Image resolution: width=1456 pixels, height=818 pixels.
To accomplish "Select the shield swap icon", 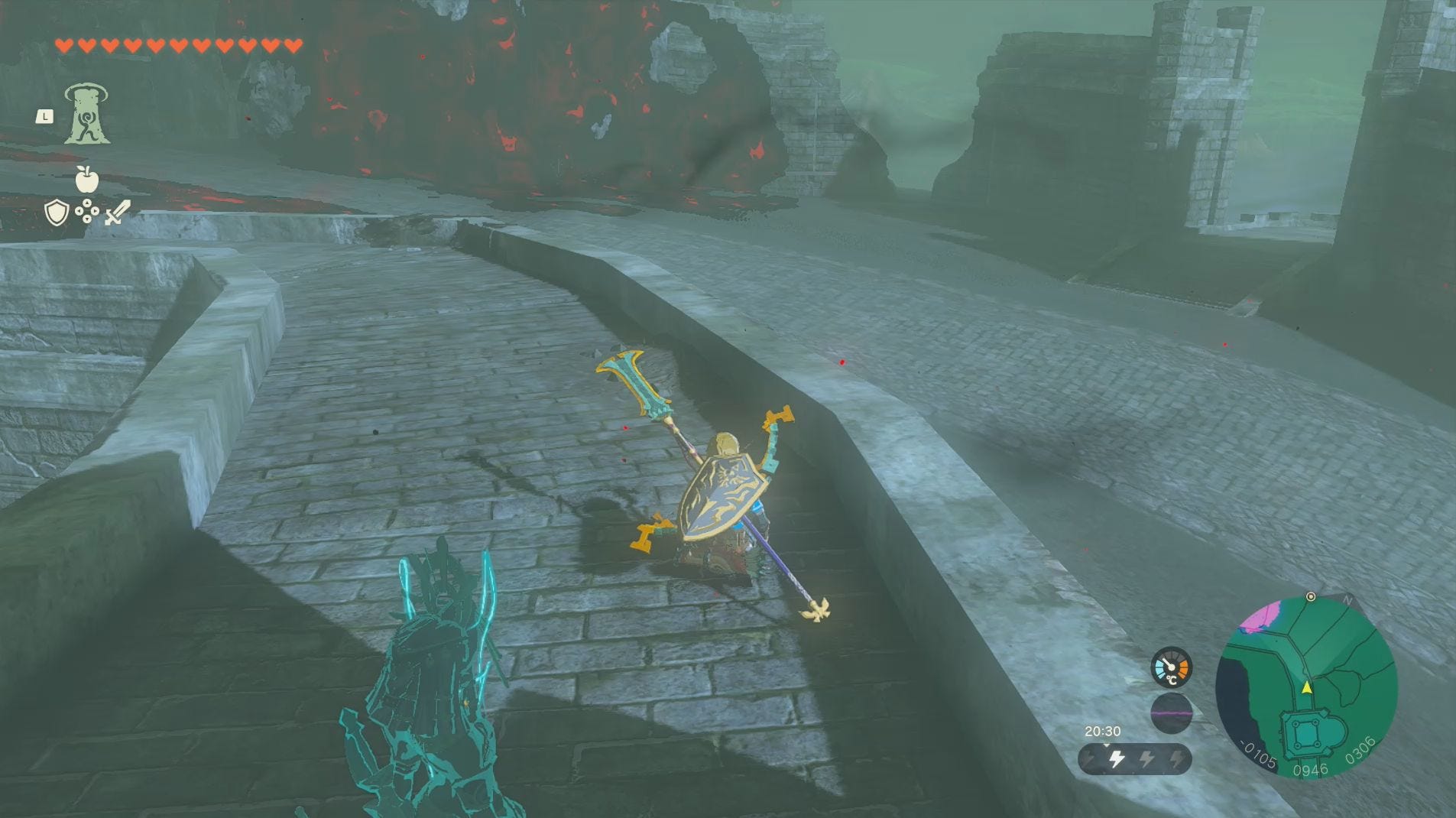I will click(57, 213).
